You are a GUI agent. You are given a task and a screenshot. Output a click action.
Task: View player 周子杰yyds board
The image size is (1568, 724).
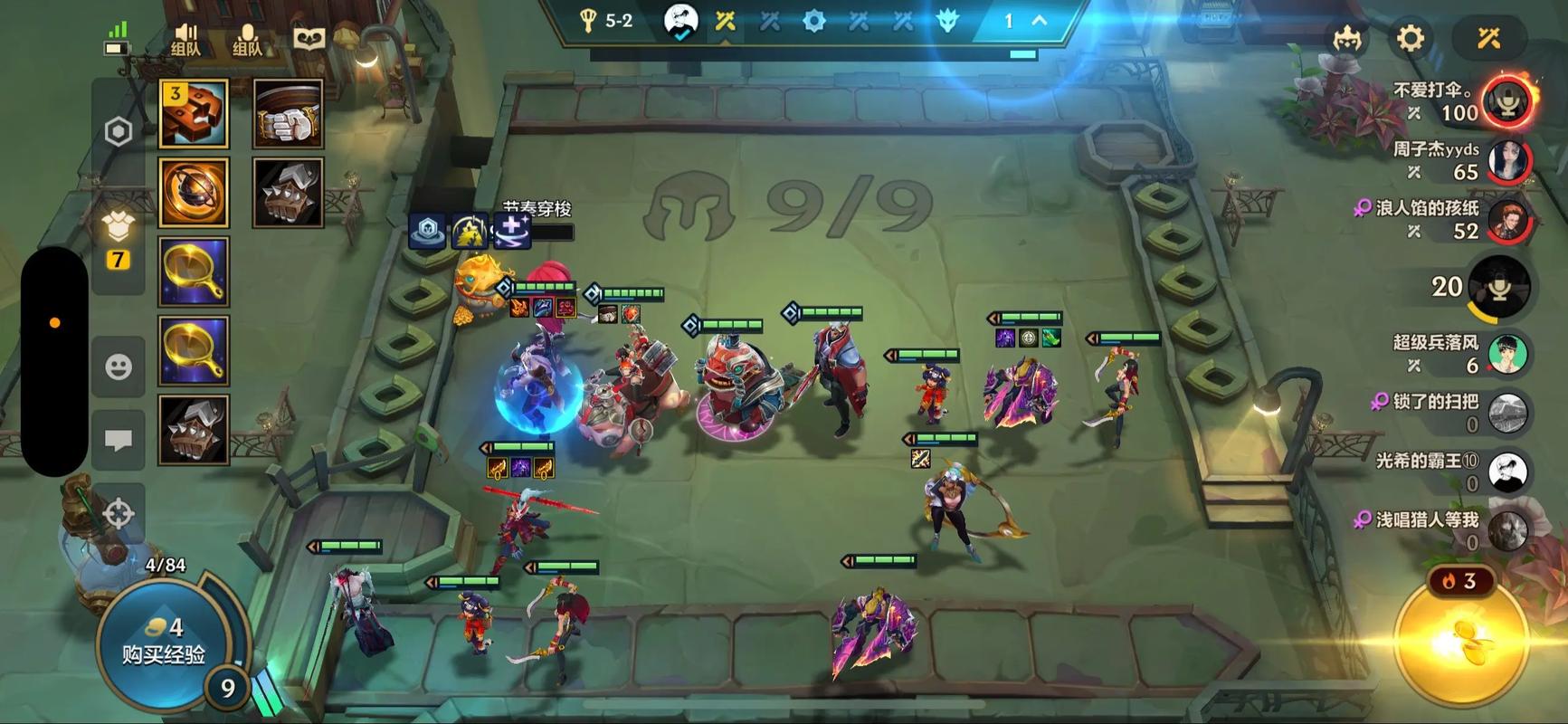click(x=1507, y=160)
